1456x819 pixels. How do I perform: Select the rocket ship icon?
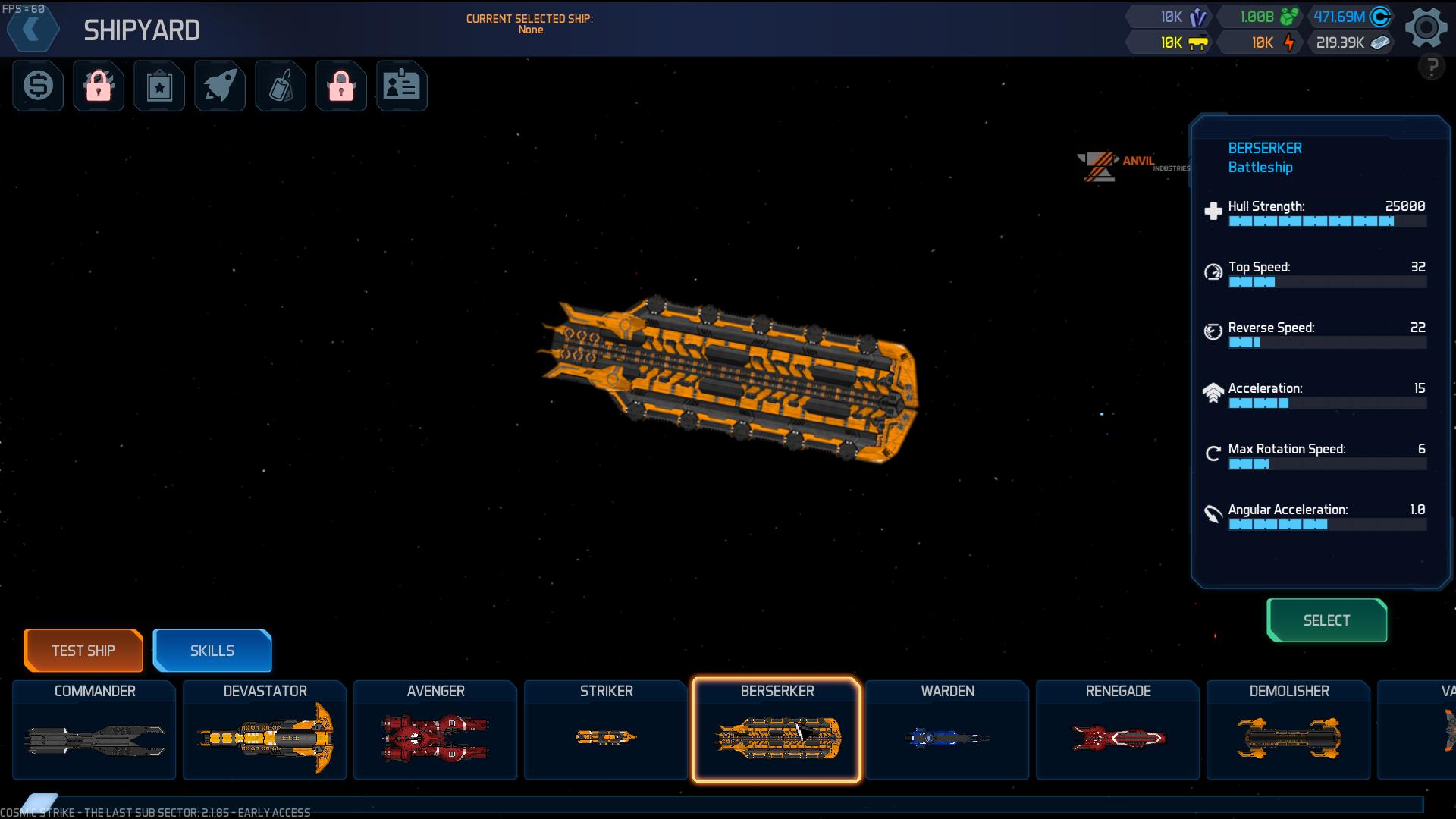point(219,86)
